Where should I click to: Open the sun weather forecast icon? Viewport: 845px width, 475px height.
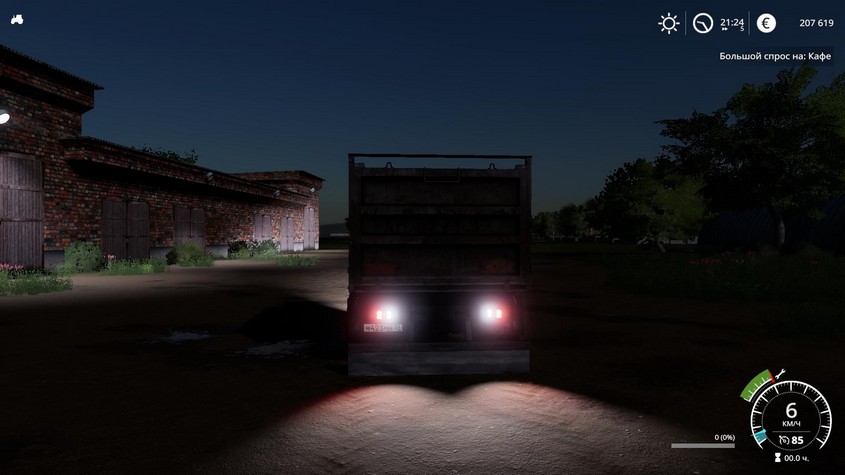pyautogui.click(x=668, y=23)
